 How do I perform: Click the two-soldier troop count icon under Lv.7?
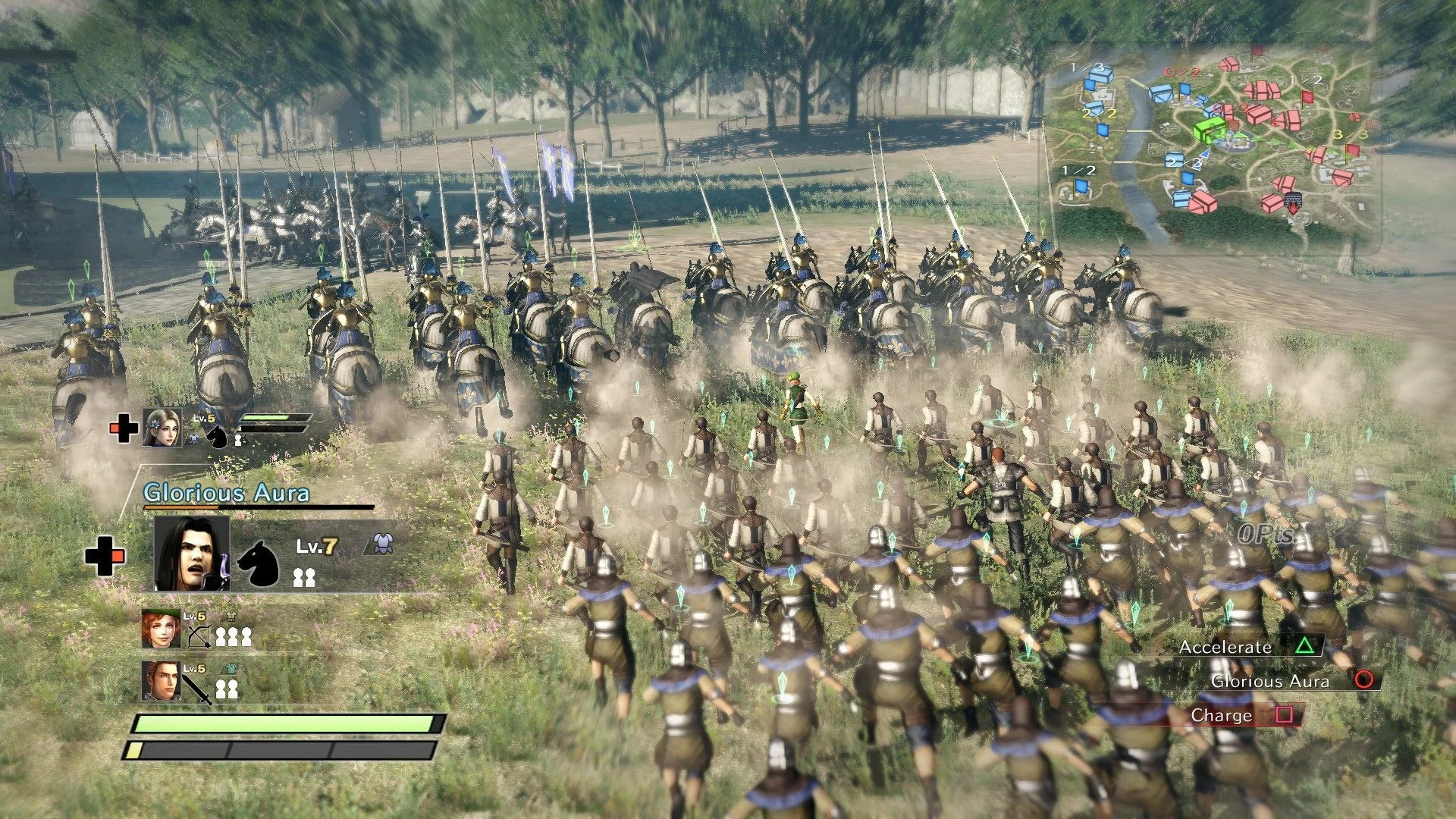click(x=305, y=577)
